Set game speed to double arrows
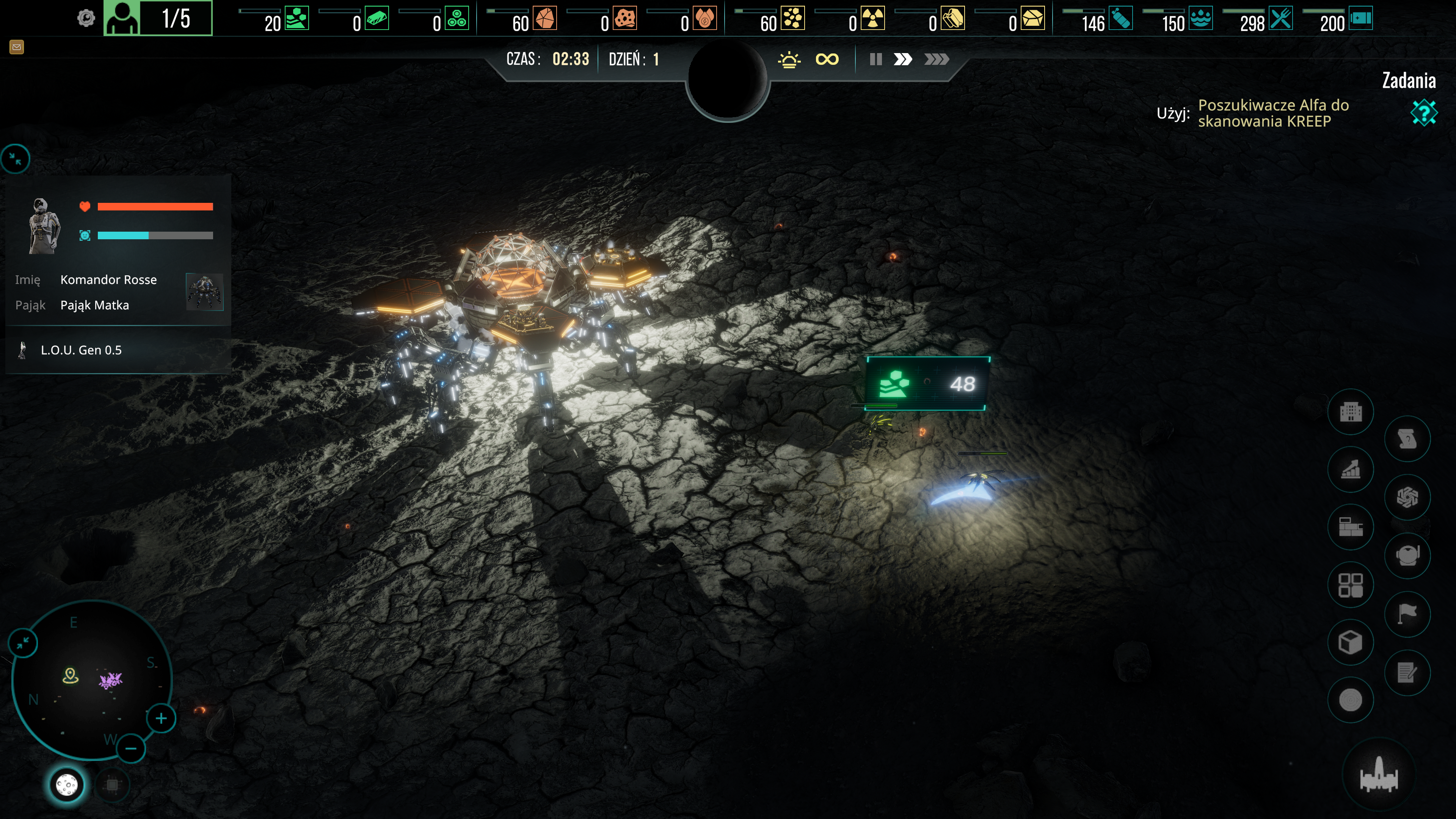 tap(903, 60)
